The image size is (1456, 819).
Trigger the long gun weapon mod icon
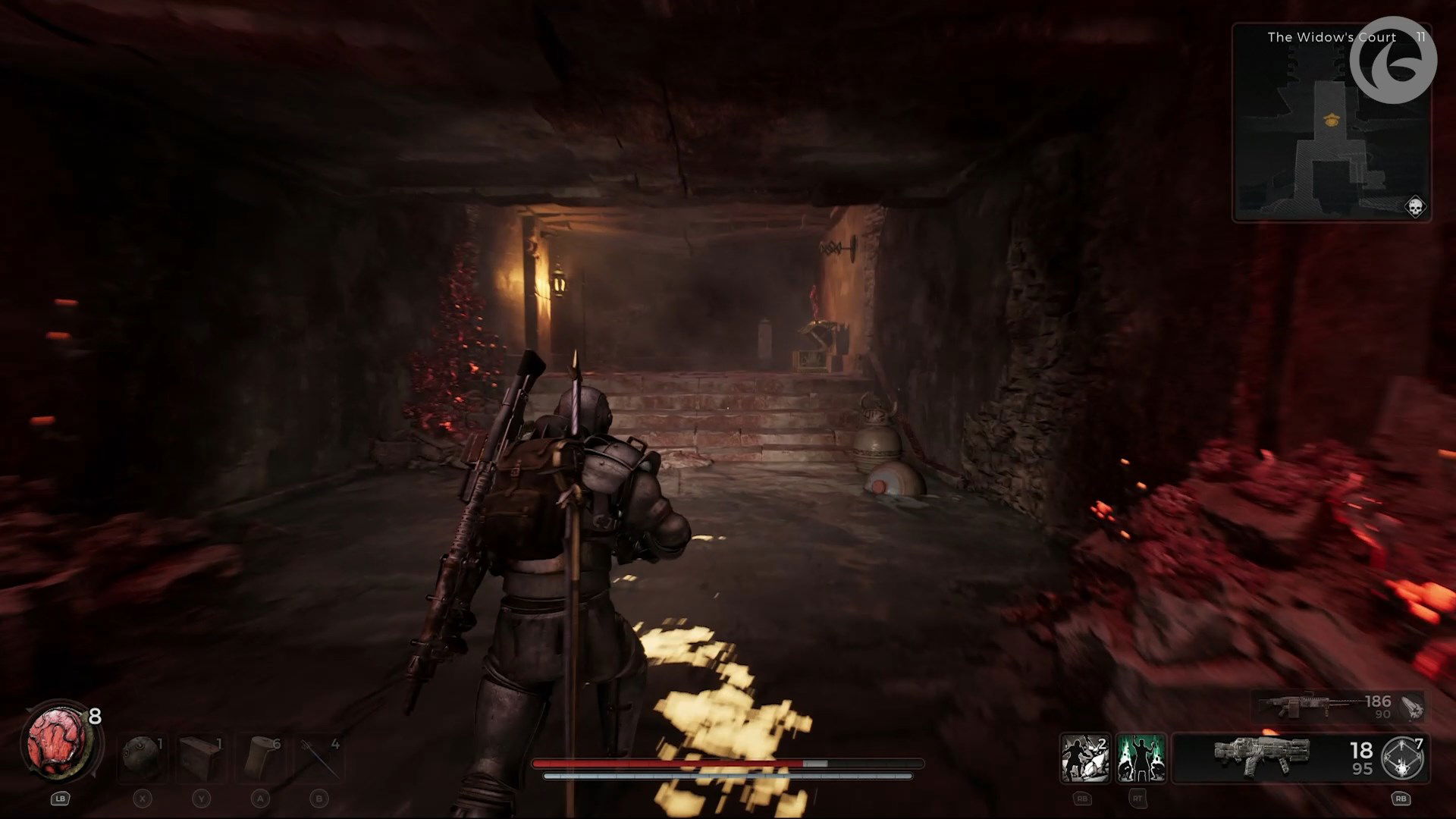(x=1412, y=707)
